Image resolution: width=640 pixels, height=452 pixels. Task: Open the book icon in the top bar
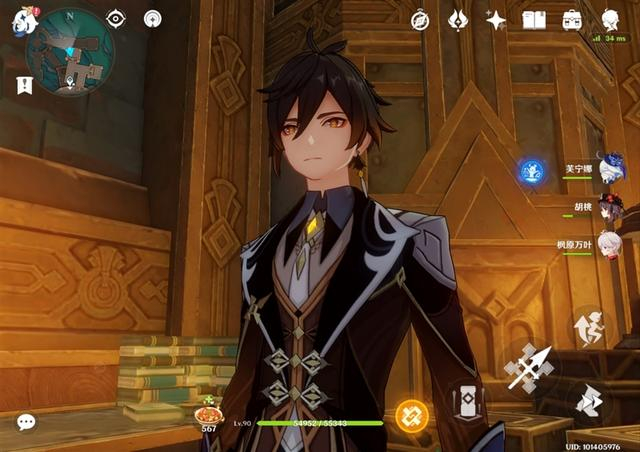(x=534, y=19)
